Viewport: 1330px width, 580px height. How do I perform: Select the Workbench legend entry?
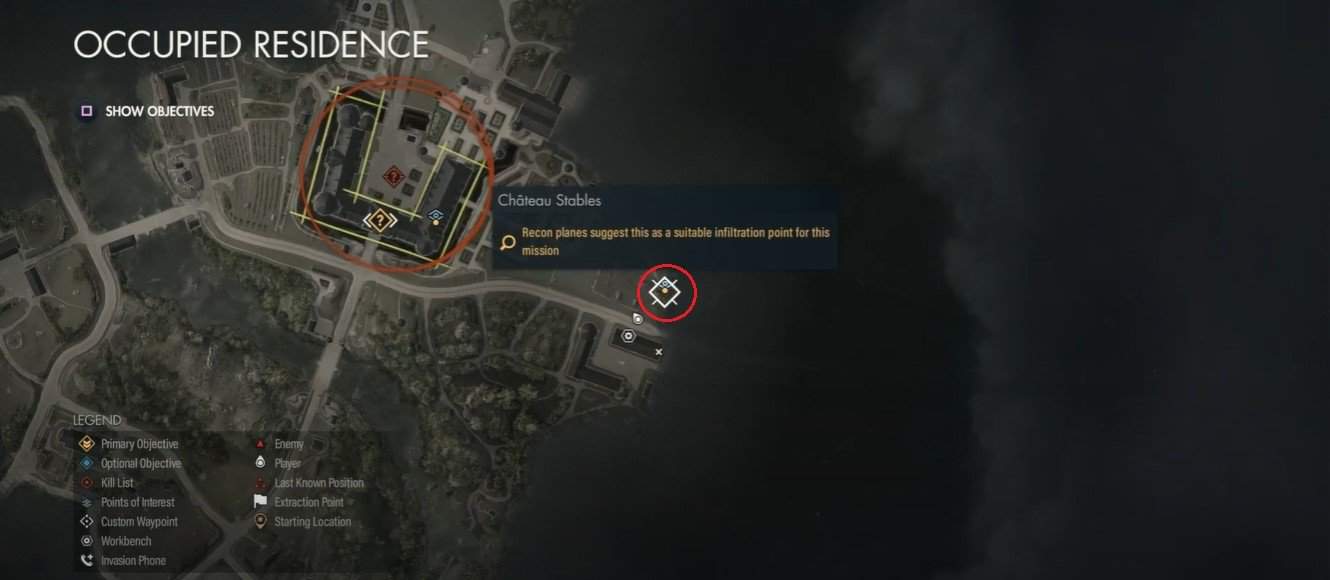pyautogui.click(x=126, y=541)
